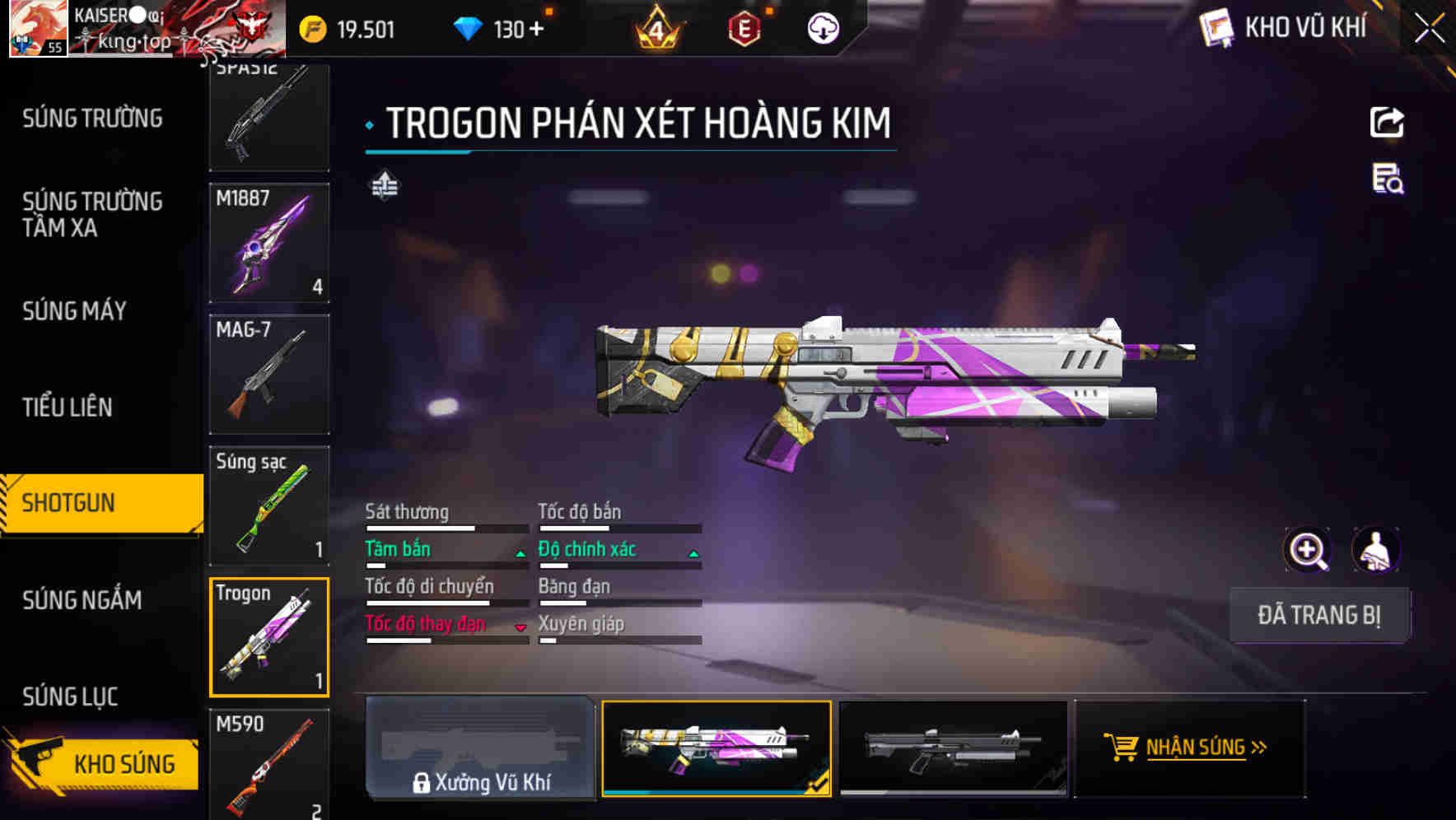Switch to the Súng Lục tab

click(x=70, y=697)
